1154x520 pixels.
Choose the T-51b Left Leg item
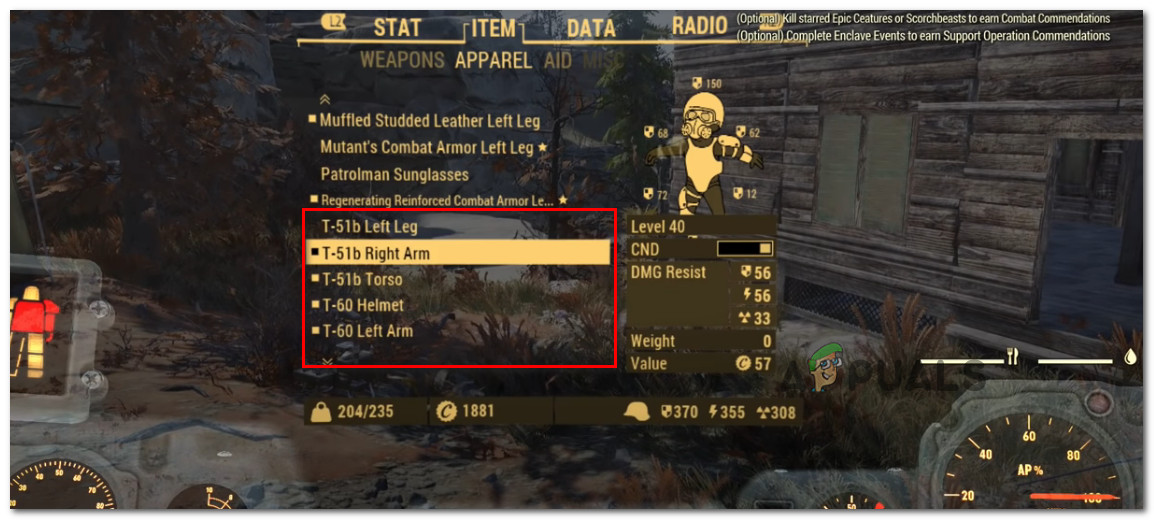point(369,227)
